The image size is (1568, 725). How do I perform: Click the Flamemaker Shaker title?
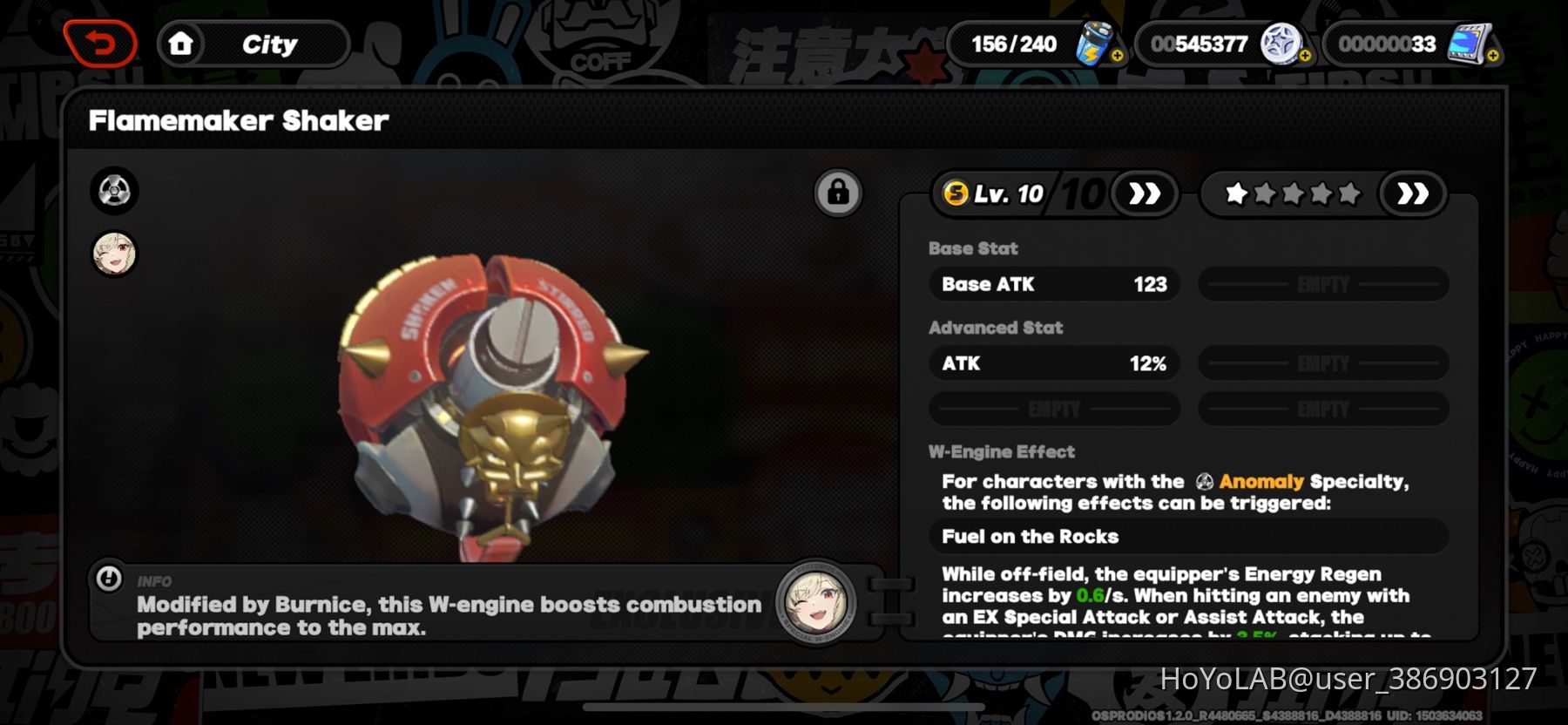[237, 120]
